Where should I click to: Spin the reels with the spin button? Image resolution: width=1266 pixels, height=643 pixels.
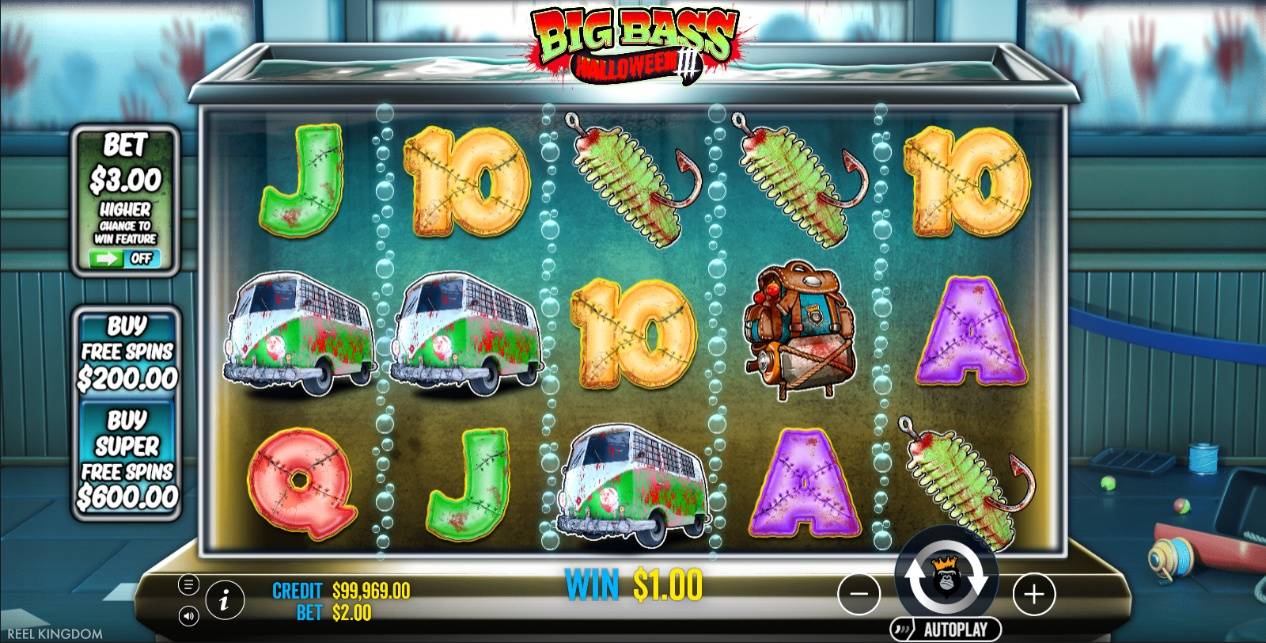point(946,575)
